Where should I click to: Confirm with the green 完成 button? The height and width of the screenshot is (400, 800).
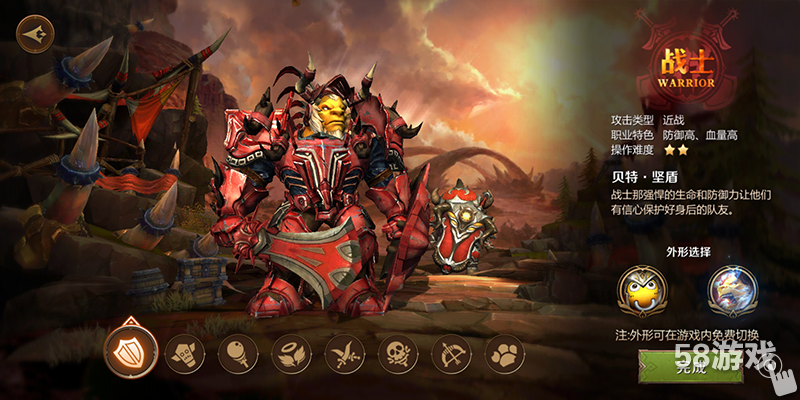[690, 368]
